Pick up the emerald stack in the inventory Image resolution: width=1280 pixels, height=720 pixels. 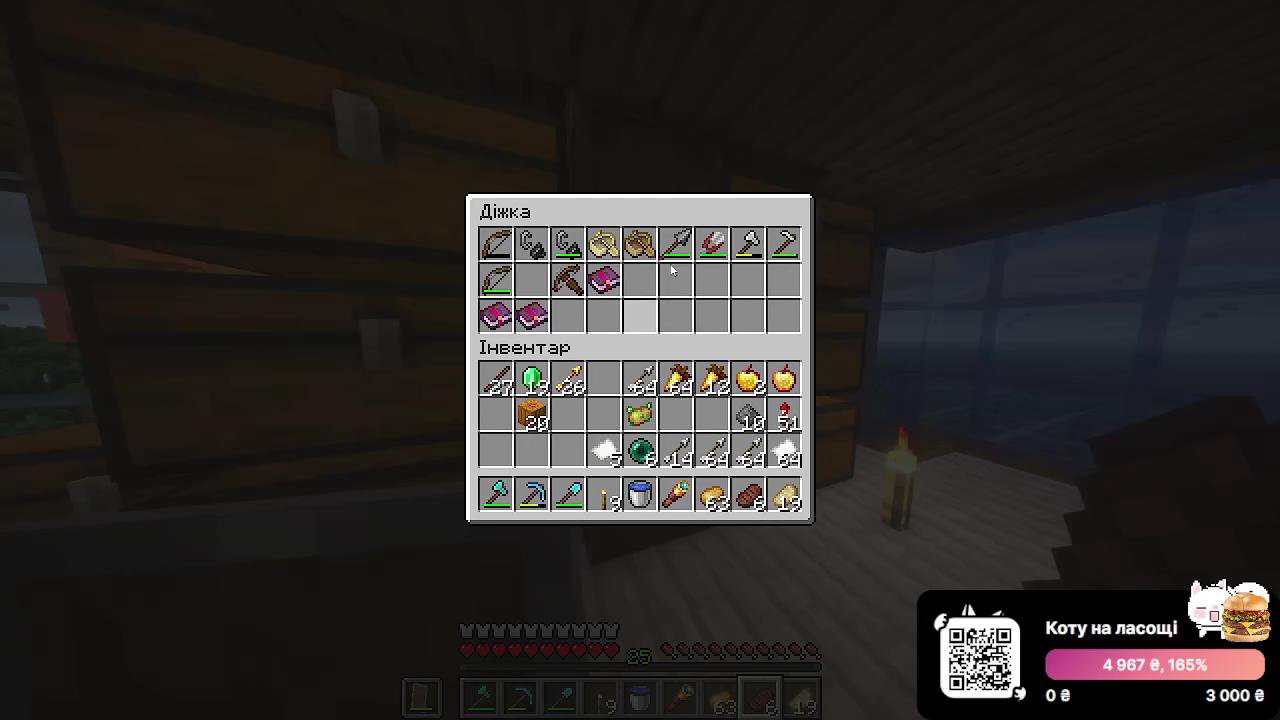tap(533, 378)
